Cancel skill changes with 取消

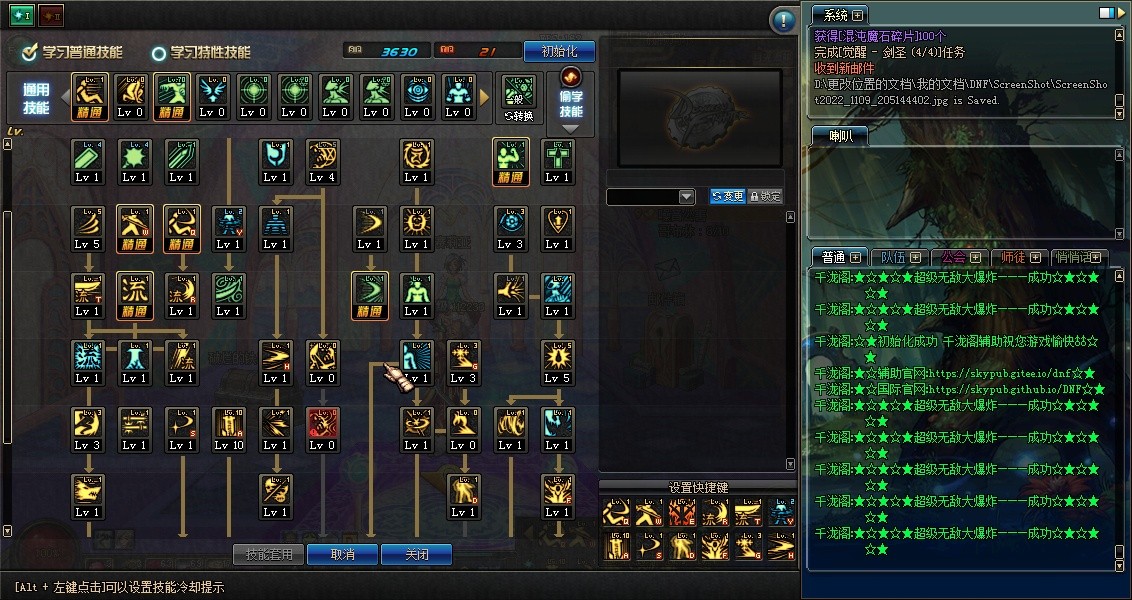coord(342,554)
